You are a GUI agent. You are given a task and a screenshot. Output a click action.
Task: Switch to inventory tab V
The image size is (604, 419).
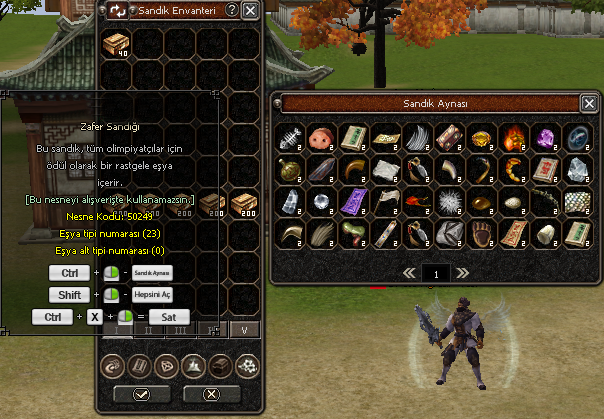(243, 329)
